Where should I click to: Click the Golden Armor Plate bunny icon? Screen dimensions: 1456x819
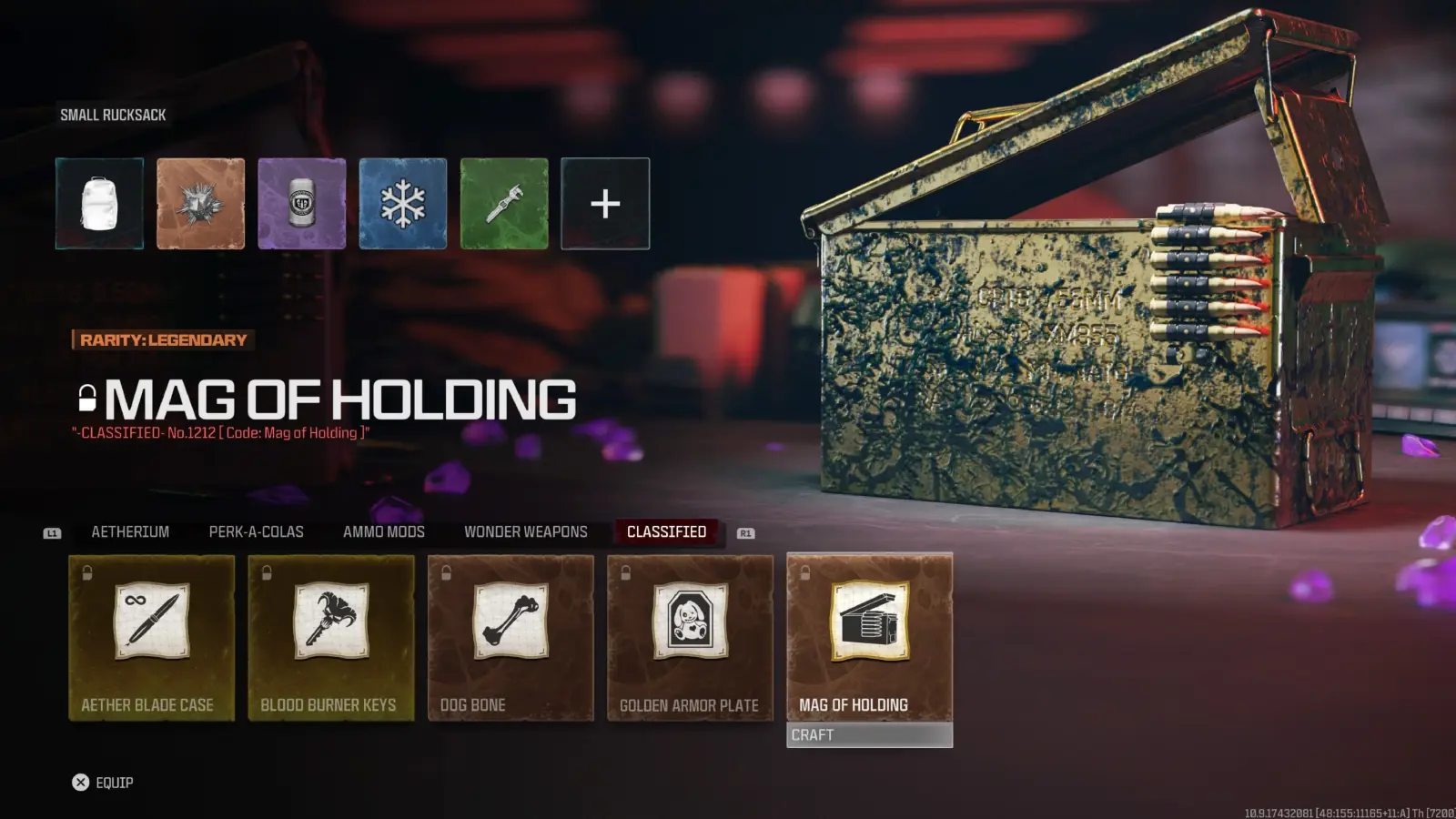(689, 623)
